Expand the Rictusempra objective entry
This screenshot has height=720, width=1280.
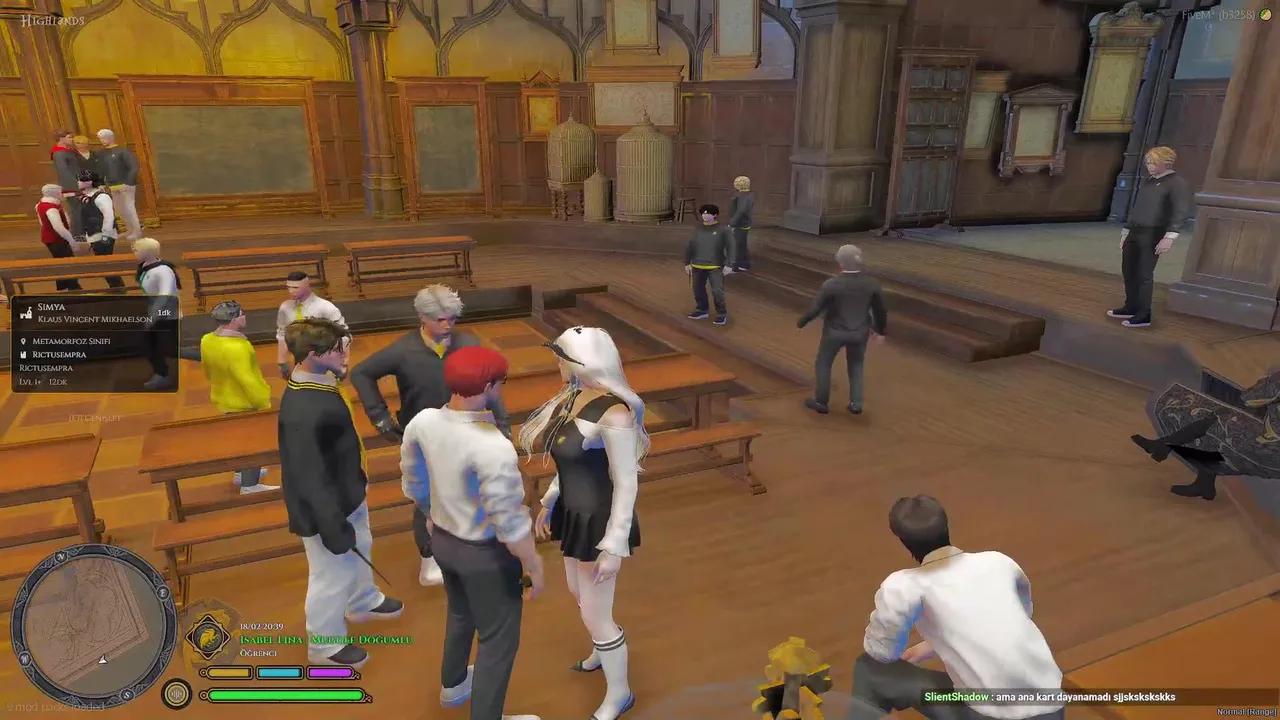point(46,368)
